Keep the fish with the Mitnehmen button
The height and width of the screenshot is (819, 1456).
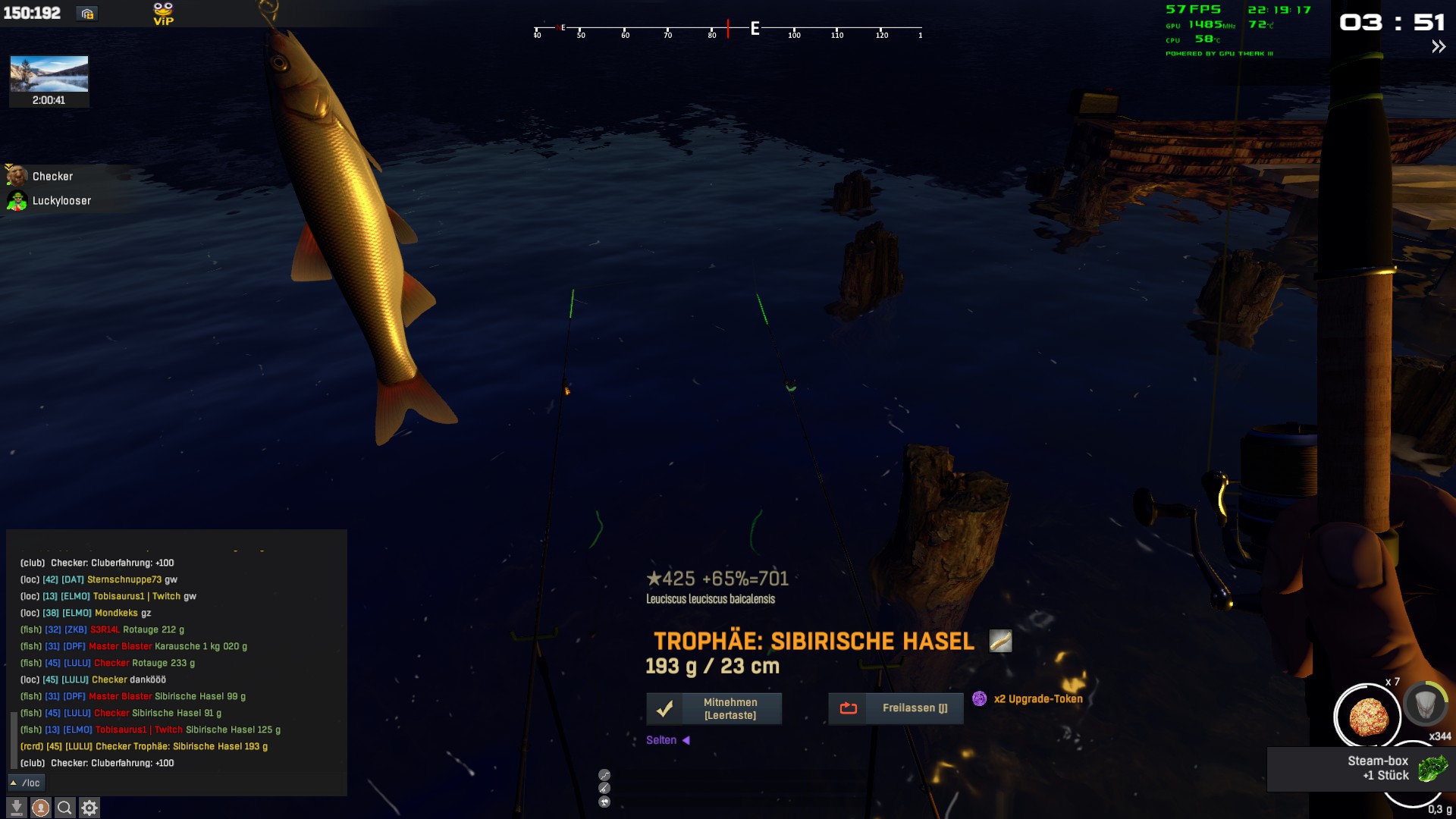coord(714,708)
